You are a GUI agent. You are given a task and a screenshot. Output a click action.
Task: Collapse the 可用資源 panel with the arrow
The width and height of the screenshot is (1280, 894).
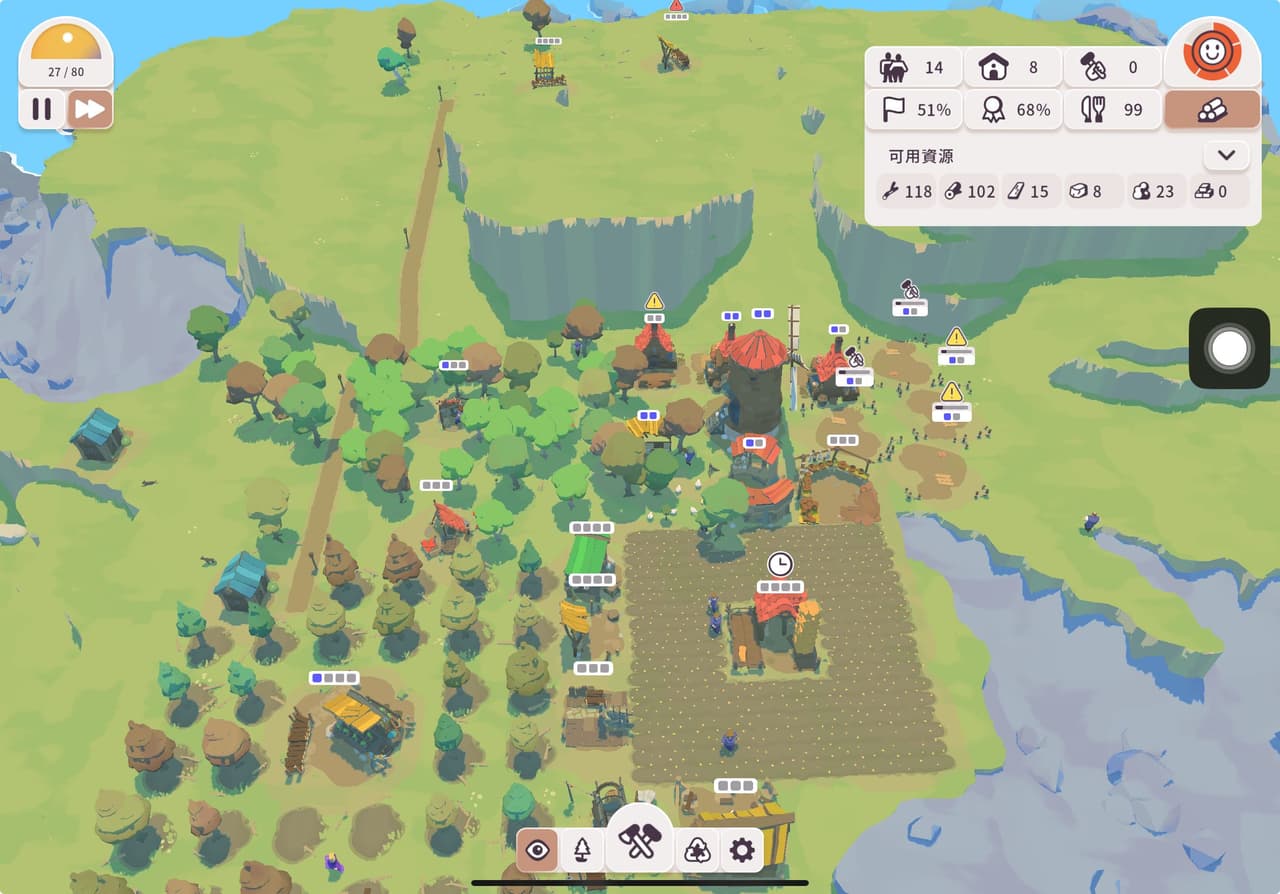(1227, 156)
